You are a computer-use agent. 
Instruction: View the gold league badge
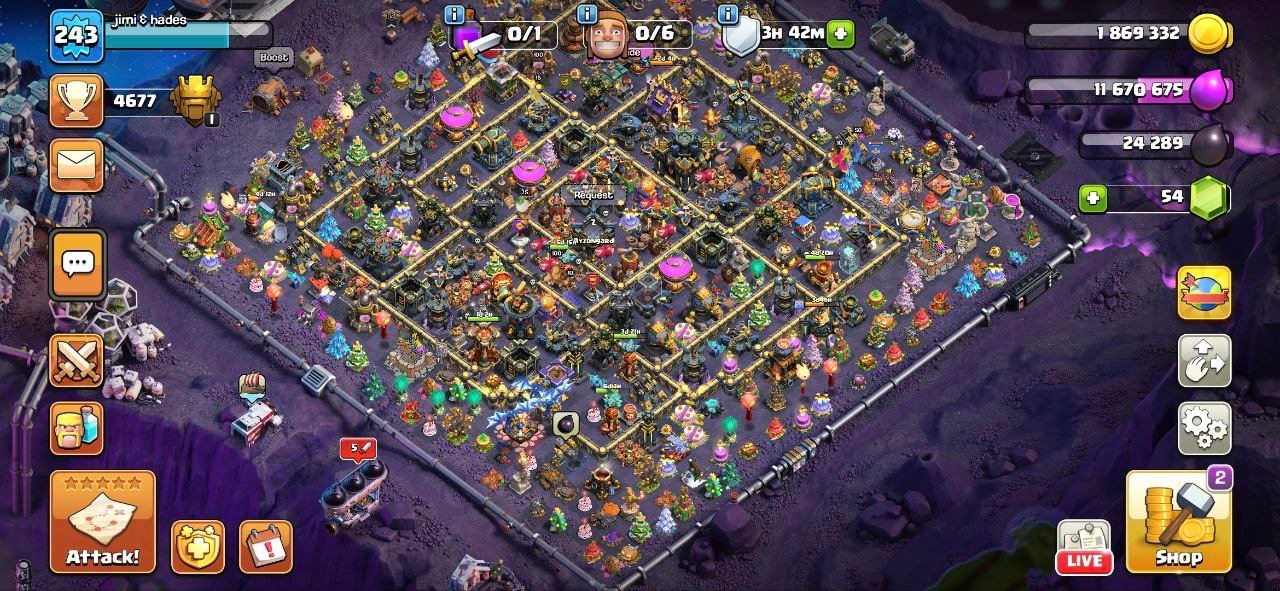coord(193,101)
